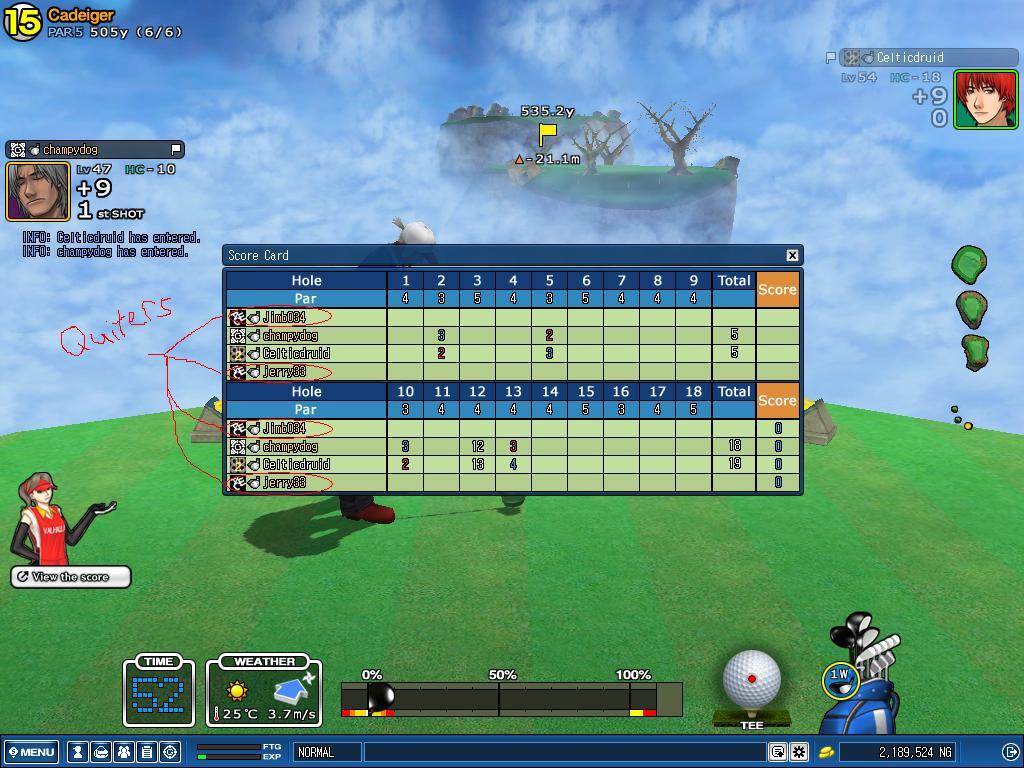
Task: Focus the chat input field
Action: click(x=565, y=752)
